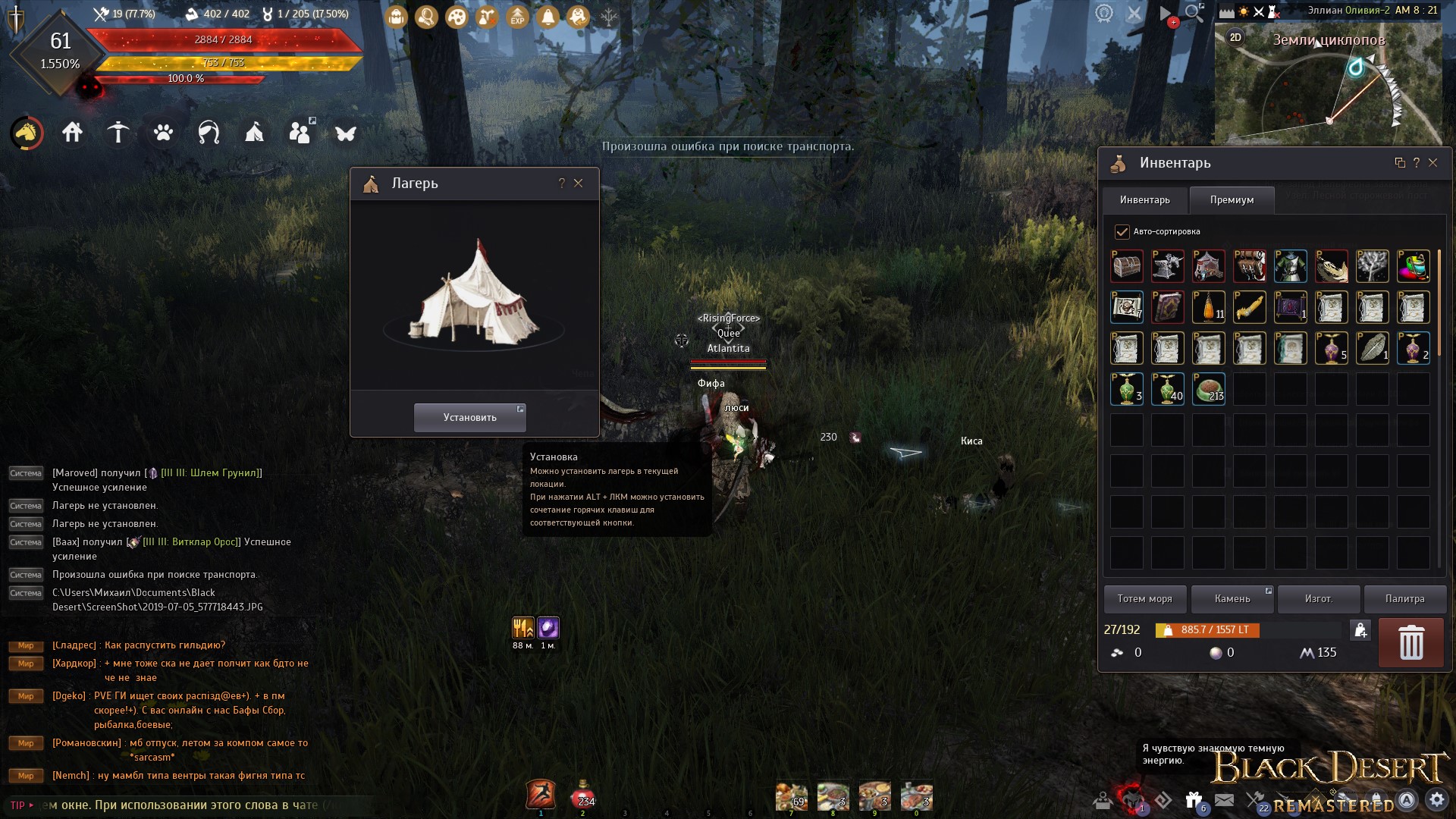Click the Установить button in camp window
Screen dimensions: 1456x819
click(469, 417)
